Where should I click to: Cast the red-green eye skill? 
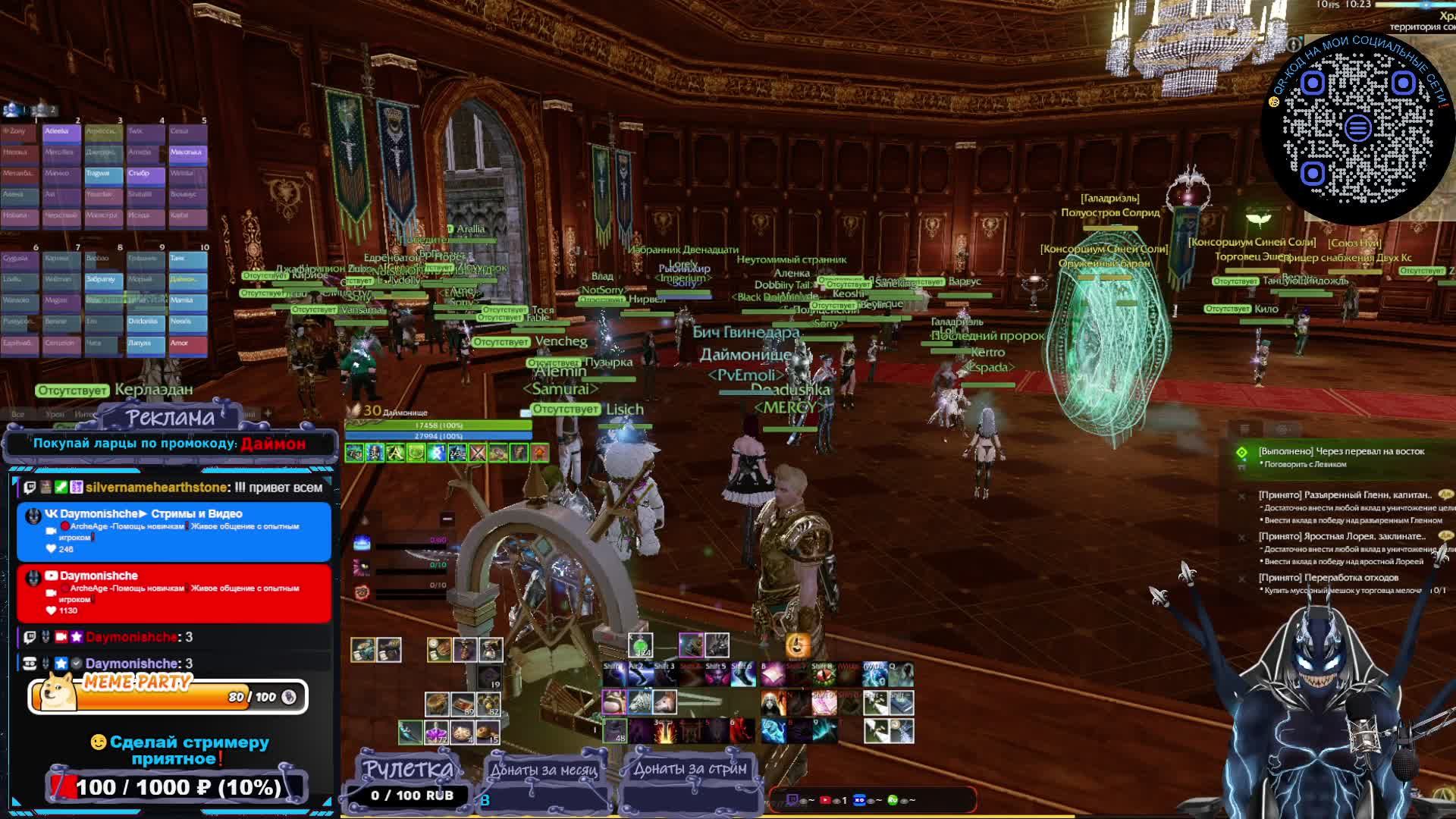tap(823, 674)
